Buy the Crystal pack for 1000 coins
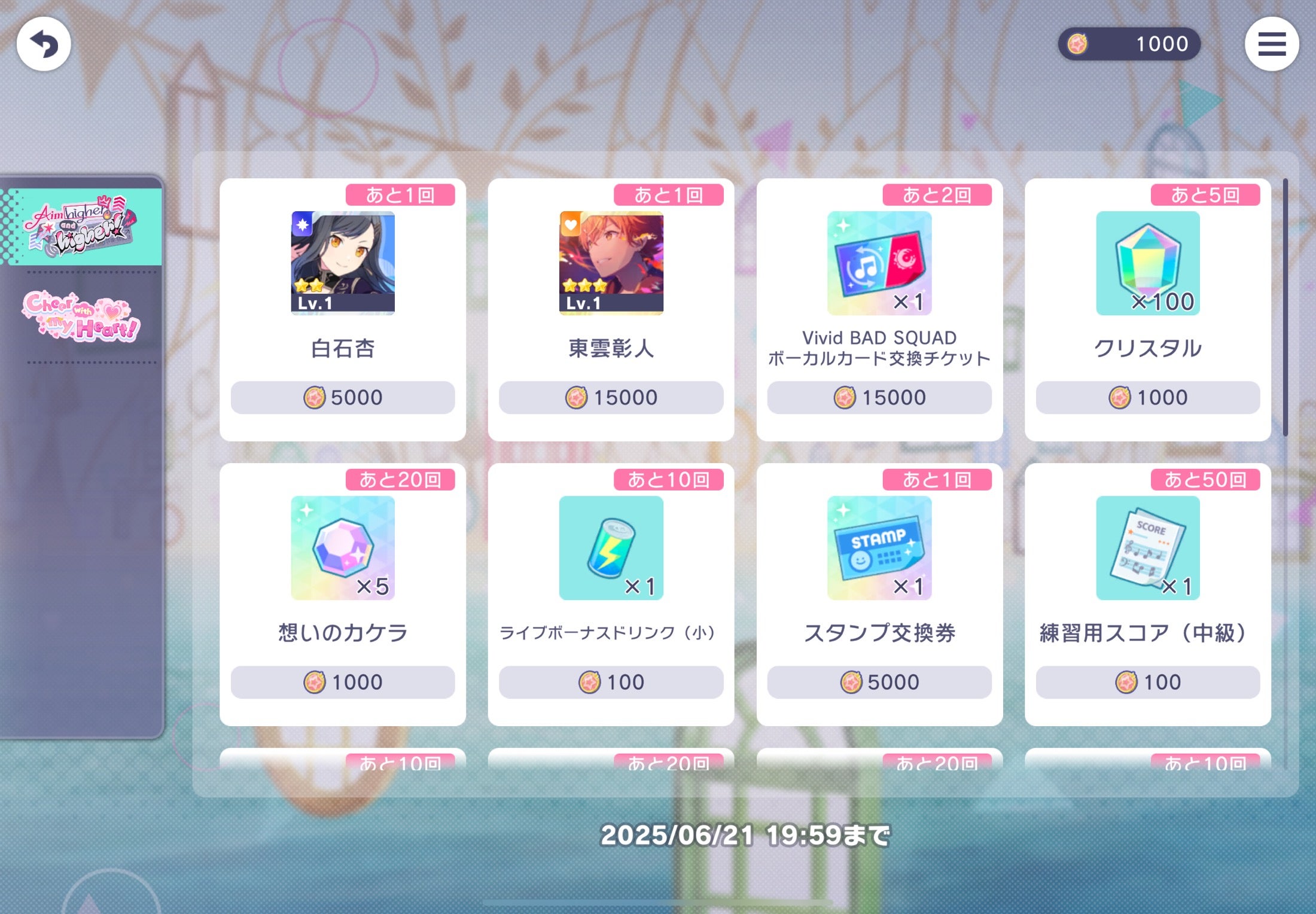 click(x=1147, y=397)
